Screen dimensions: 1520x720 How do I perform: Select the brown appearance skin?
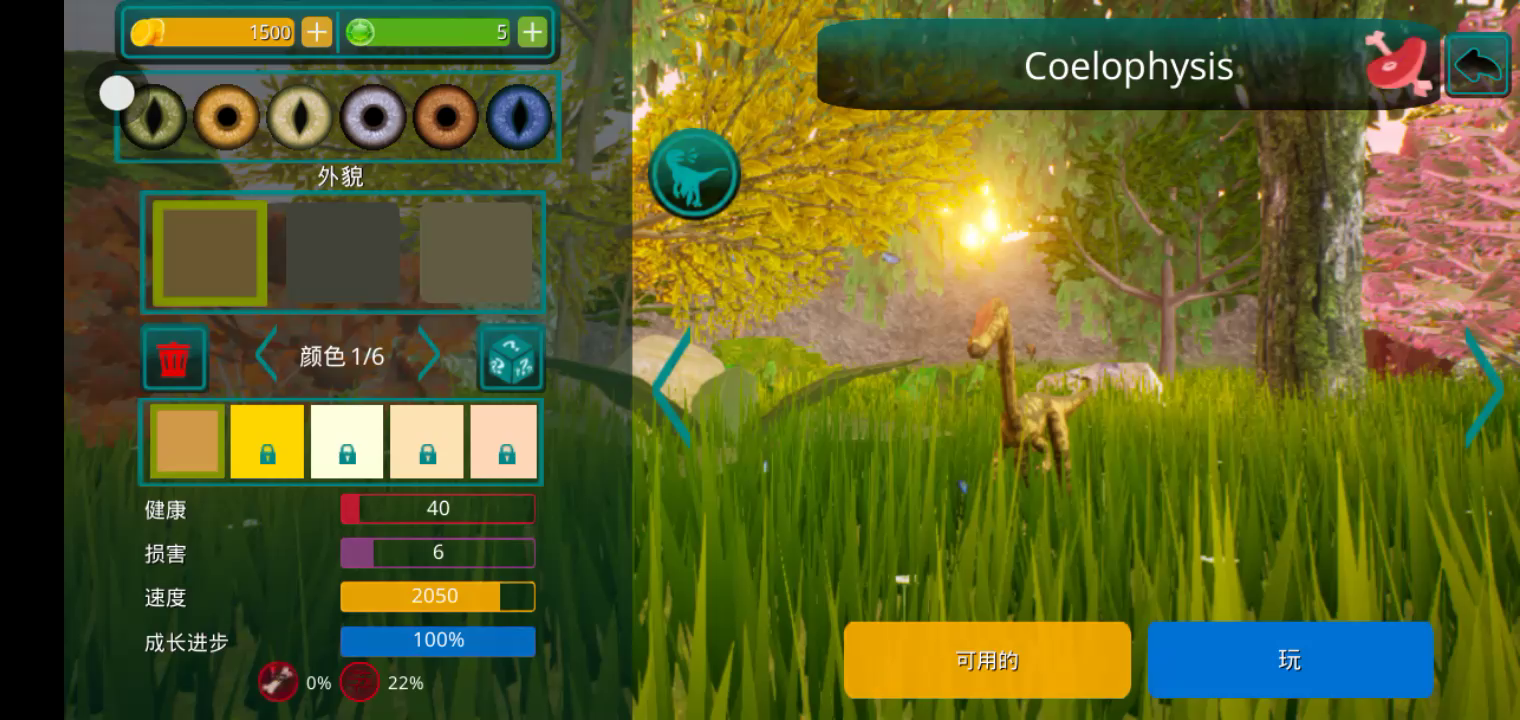click(210, 253)
